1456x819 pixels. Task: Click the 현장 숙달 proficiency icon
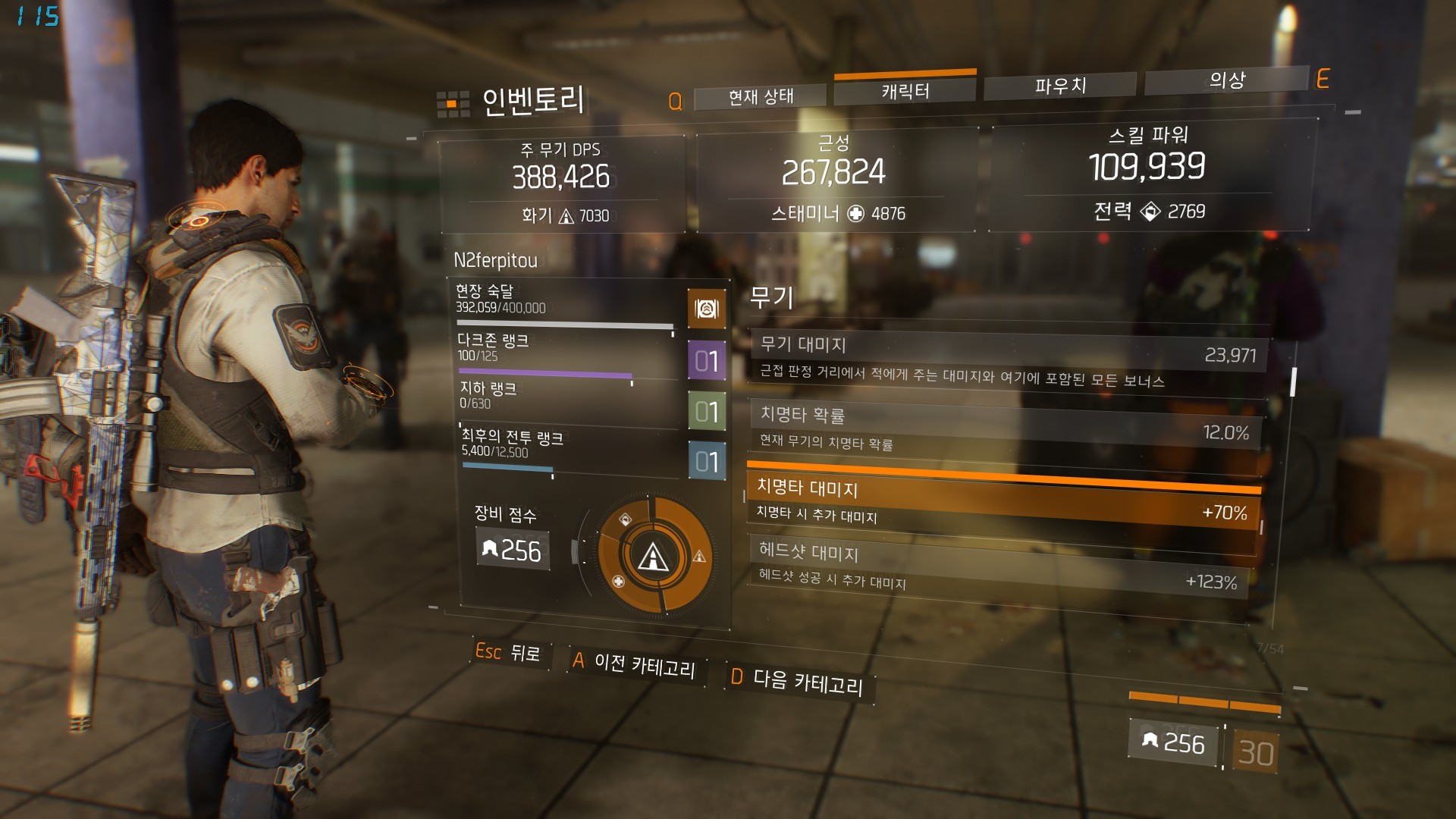click(x=707, y=309)
